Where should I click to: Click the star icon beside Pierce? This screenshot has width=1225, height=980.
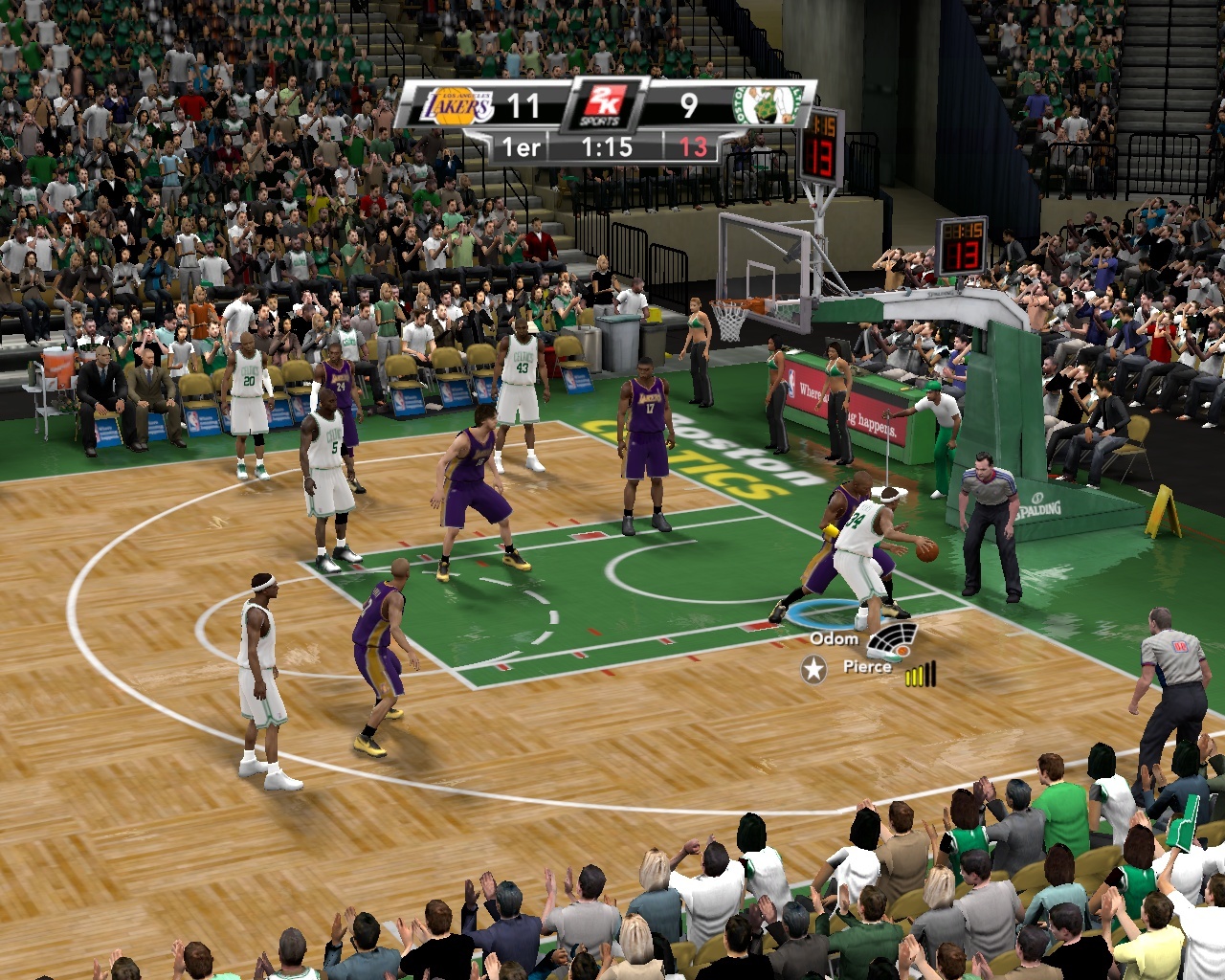coord(814,670)
